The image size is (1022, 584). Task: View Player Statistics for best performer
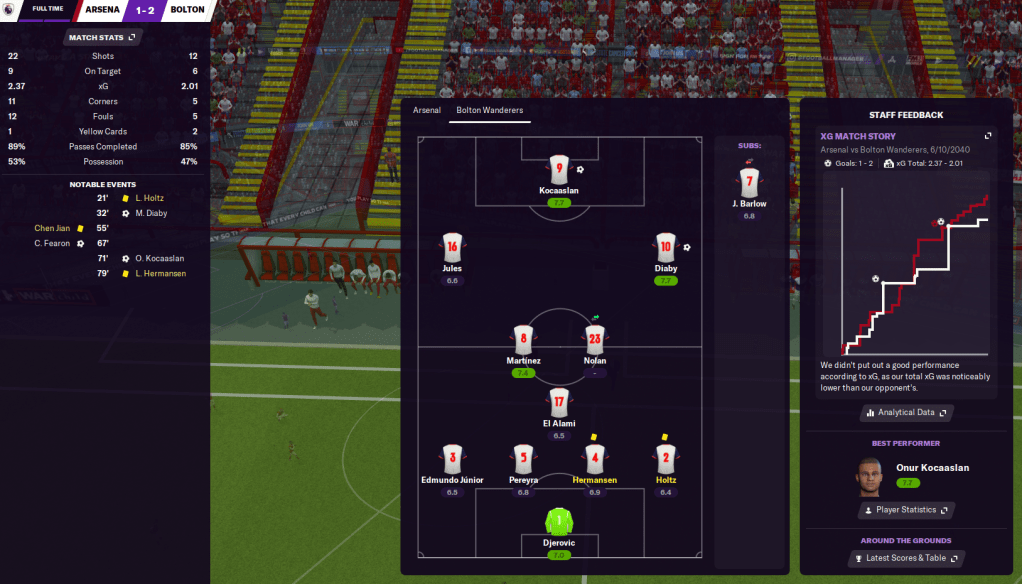(x=906, y=510)
